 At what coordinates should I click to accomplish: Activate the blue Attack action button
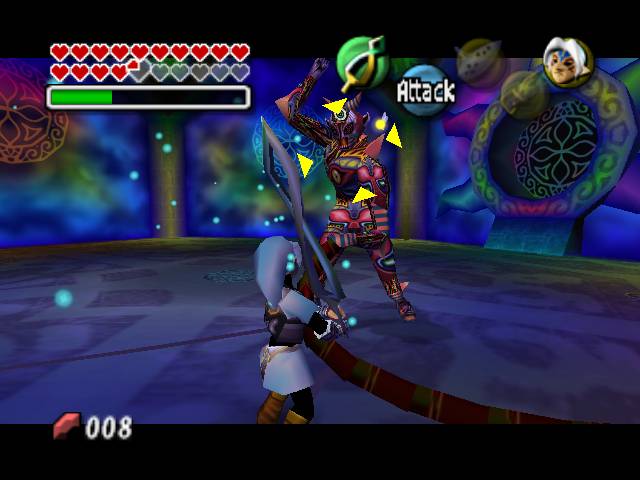pyautogui.click(x=425, y=90)
